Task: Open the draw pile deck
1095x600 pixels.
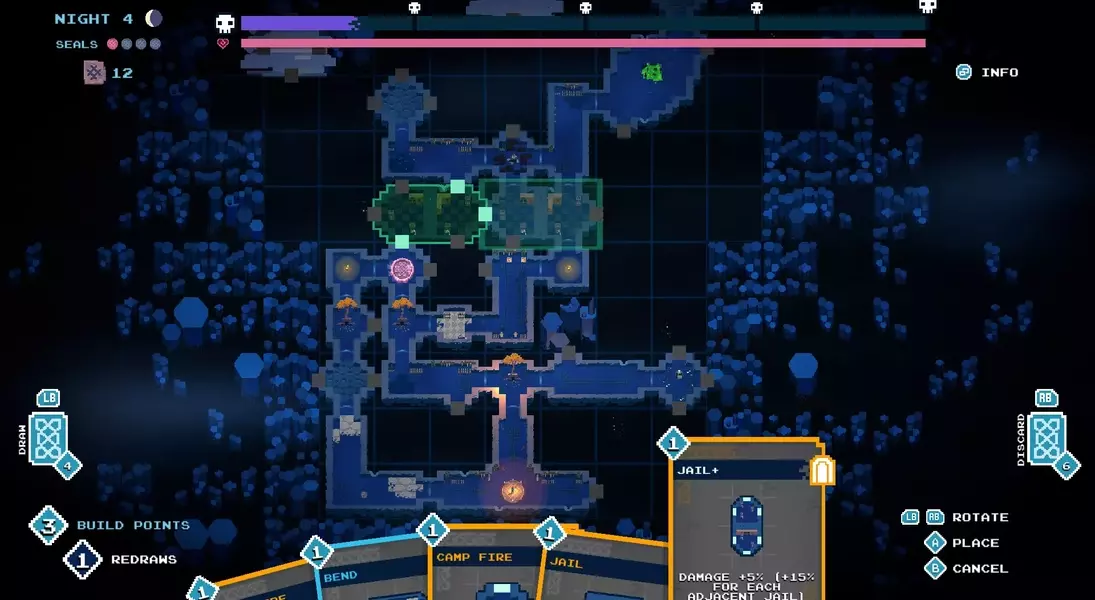Action: [48, 438]
